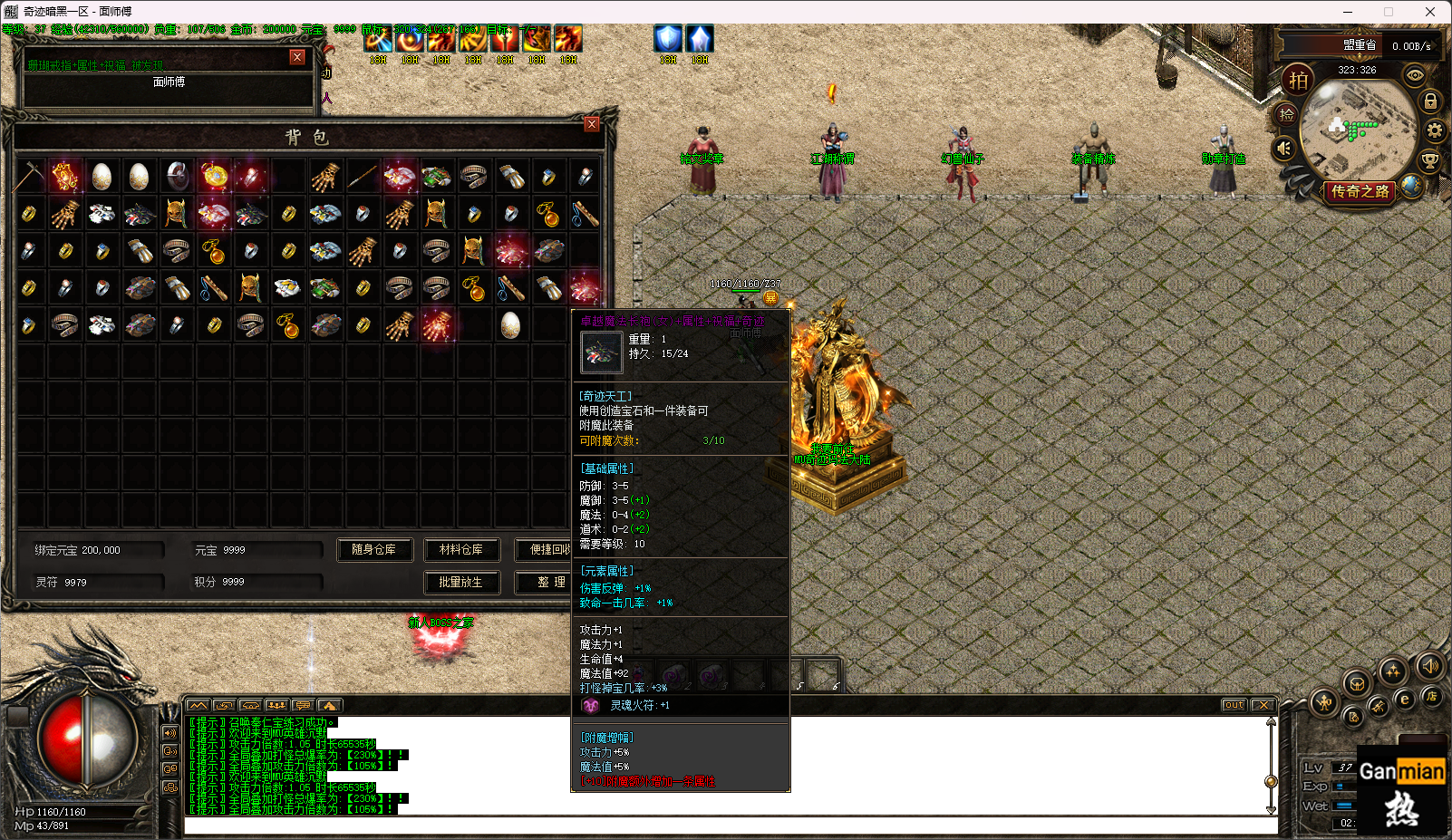Click the eye icon beside the minimap
The image size is (1452, 840).
(1414, 76)
